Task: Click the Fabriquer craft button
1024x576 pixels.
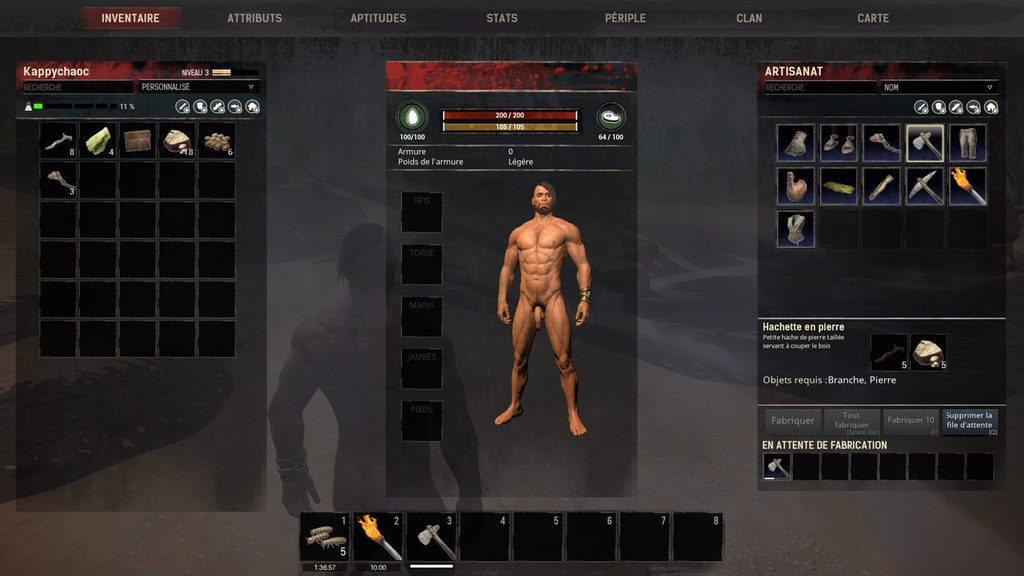Action: coord(794,421)
